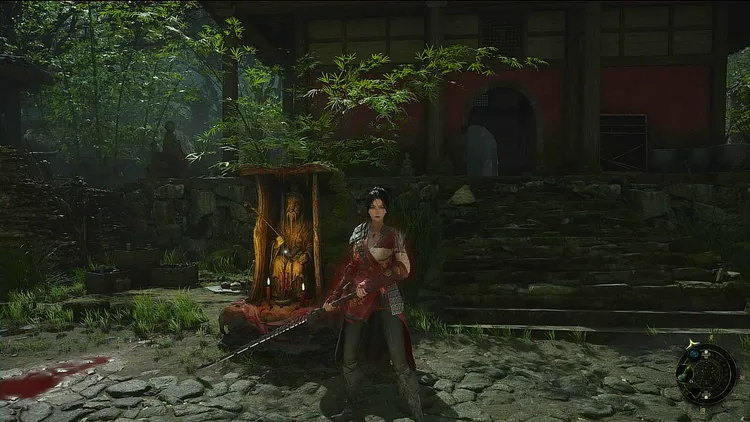Use the green gourd flask icon
Screen dimensions: 750x422
pyautogui.click(x=685, y=373)
